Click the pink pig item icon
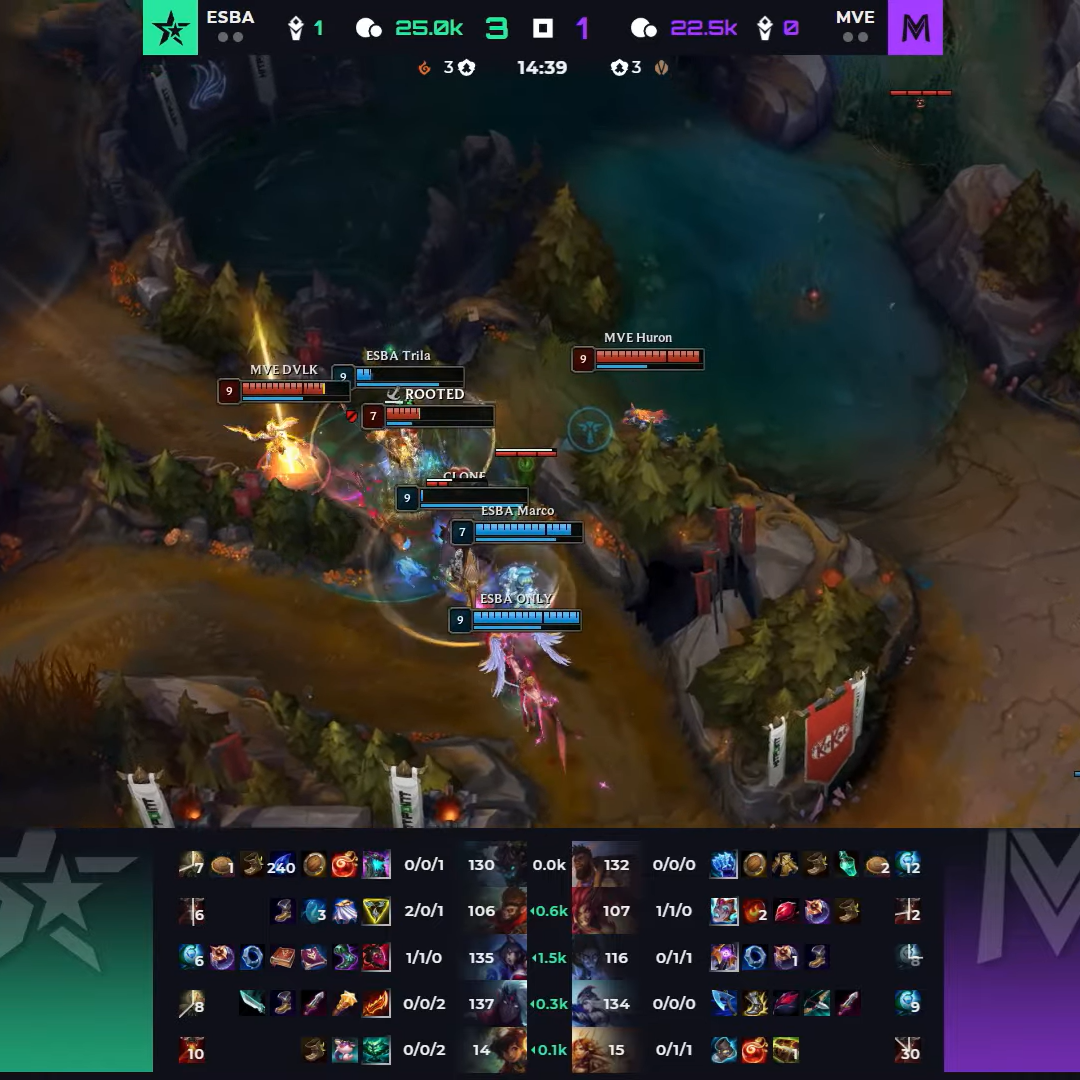 tap(345, 1050)
